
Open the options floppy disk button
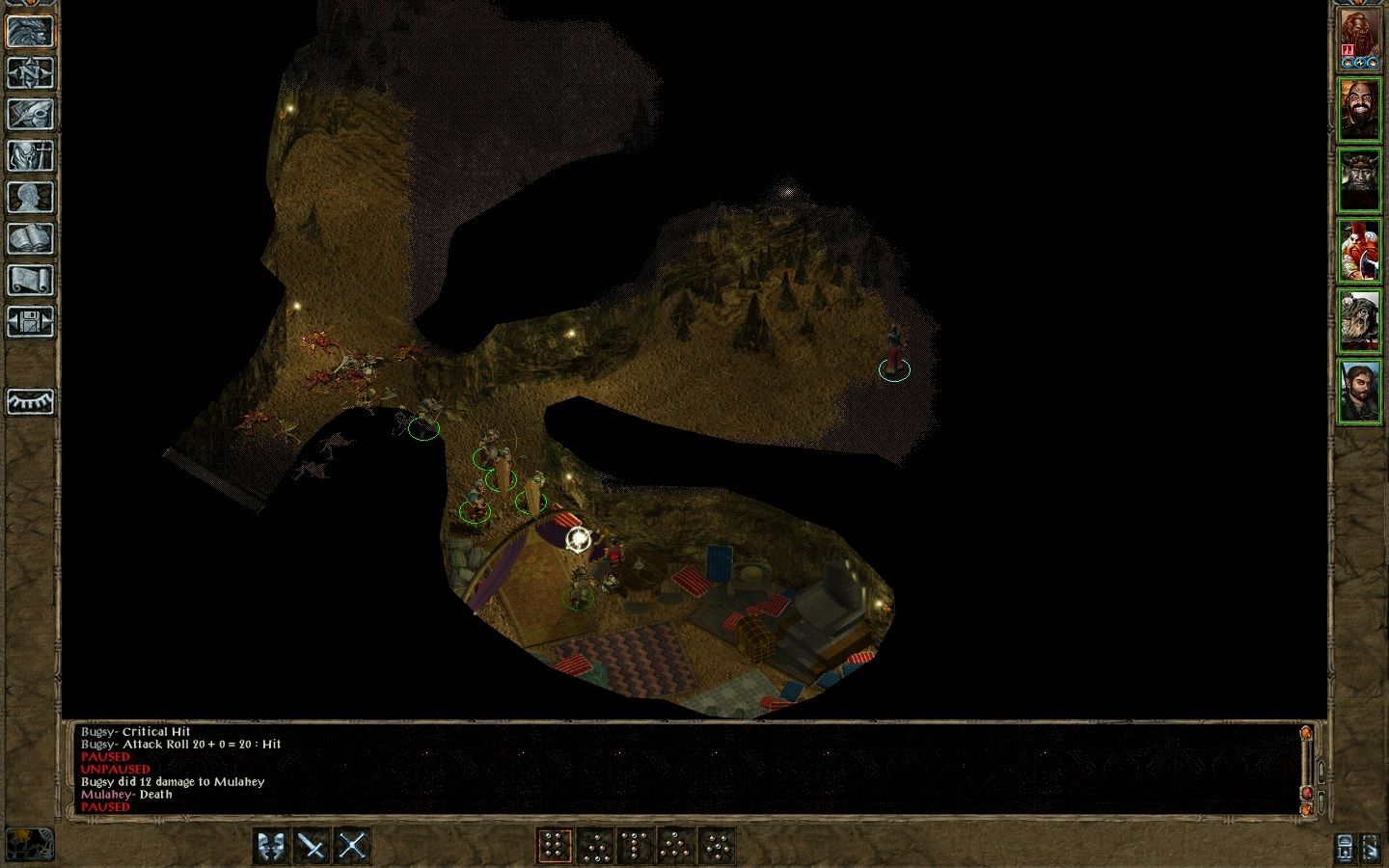[30, 321]
